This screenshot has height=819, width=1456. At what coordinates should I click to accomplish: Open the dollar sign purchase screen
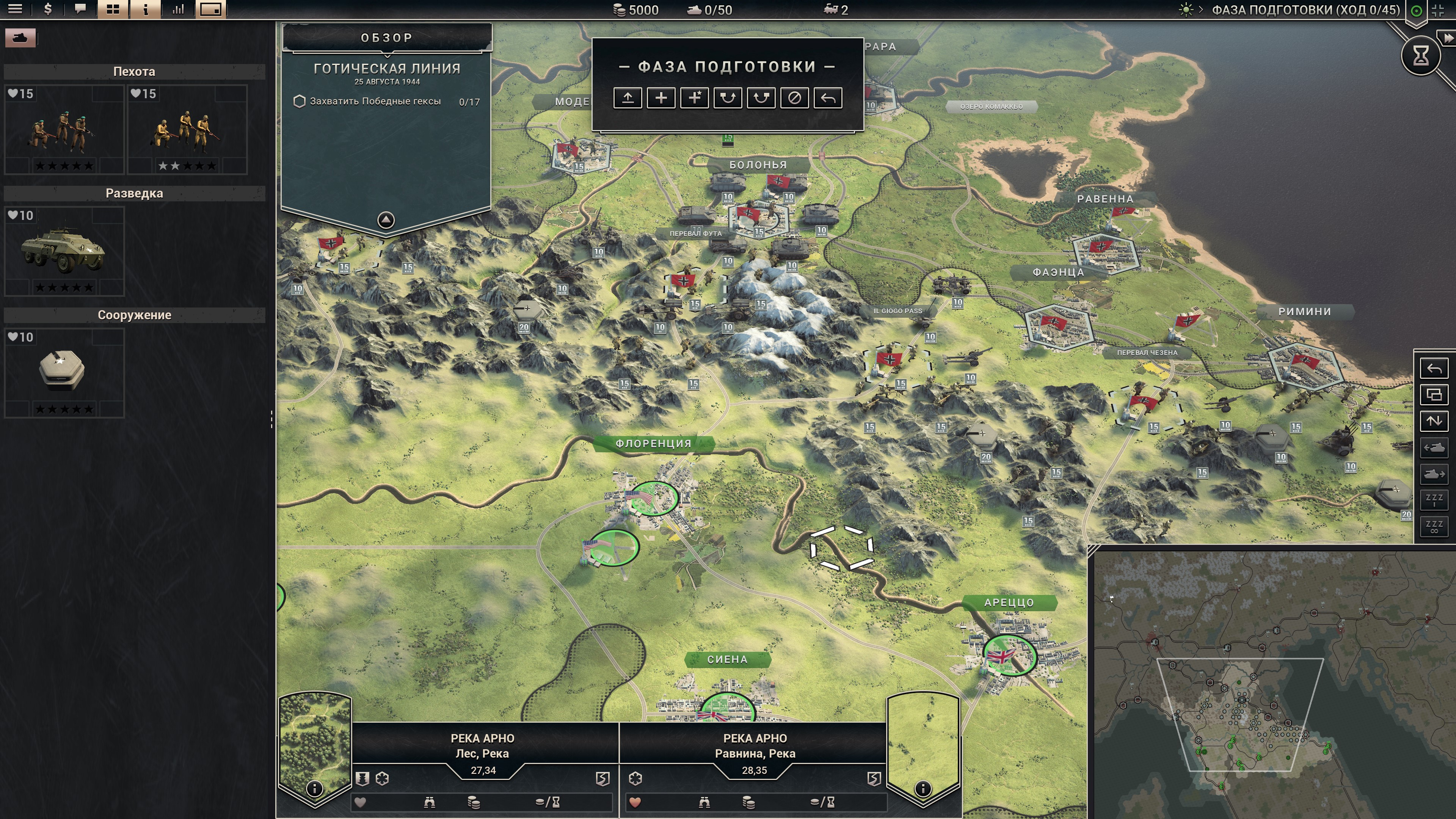pos(48,9)
